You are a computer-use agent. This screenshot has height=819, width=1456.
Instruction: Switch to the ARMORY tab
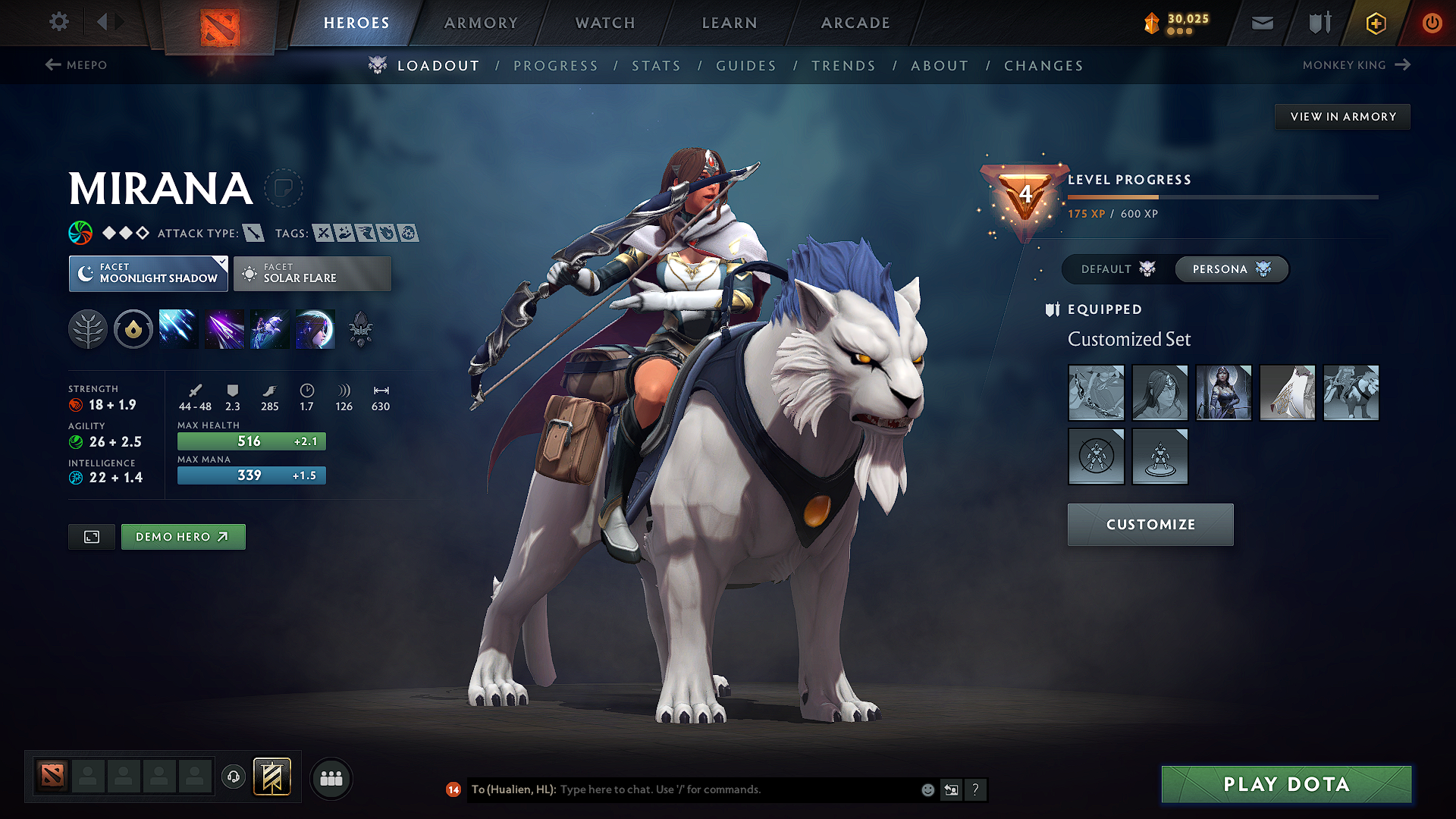pos(481,23)
